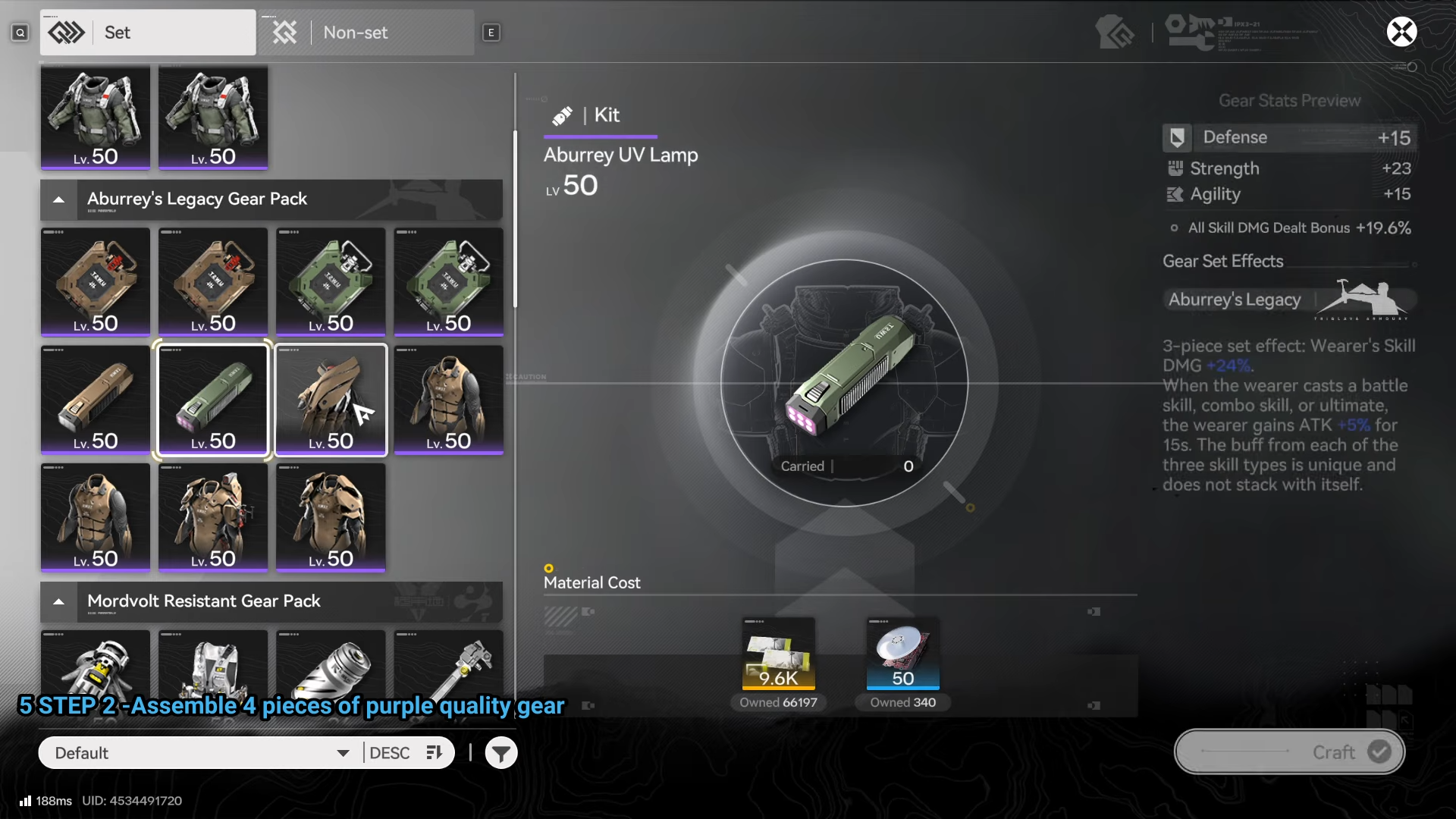
Task: Select the tan Aburrey lamp kit
Action: coord(96,400)
